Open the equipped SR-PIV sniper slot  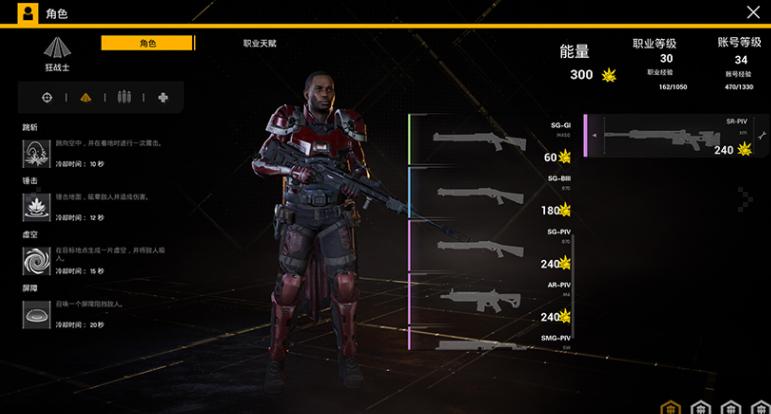[670, 136]
